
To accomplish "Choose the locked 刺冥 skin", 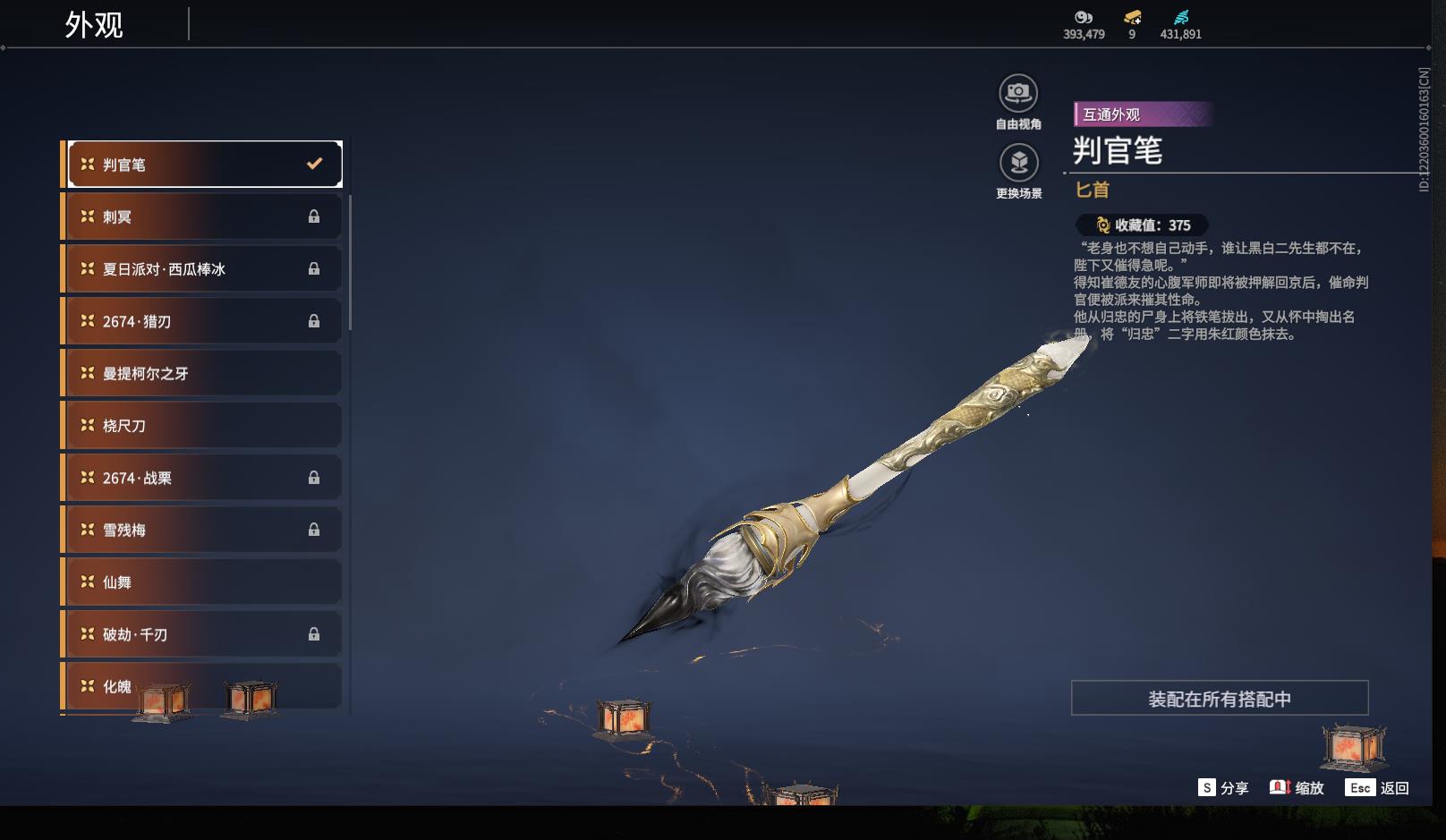I will [204, 216].
